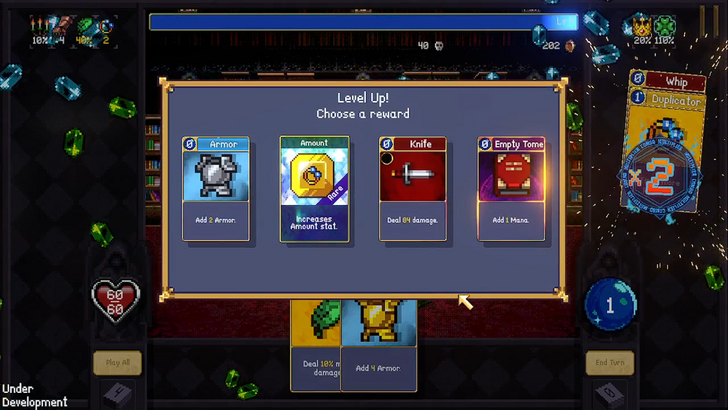Take the Empty Tome reward card
Viewport: 728px width, 410px height.
point(510,188)
